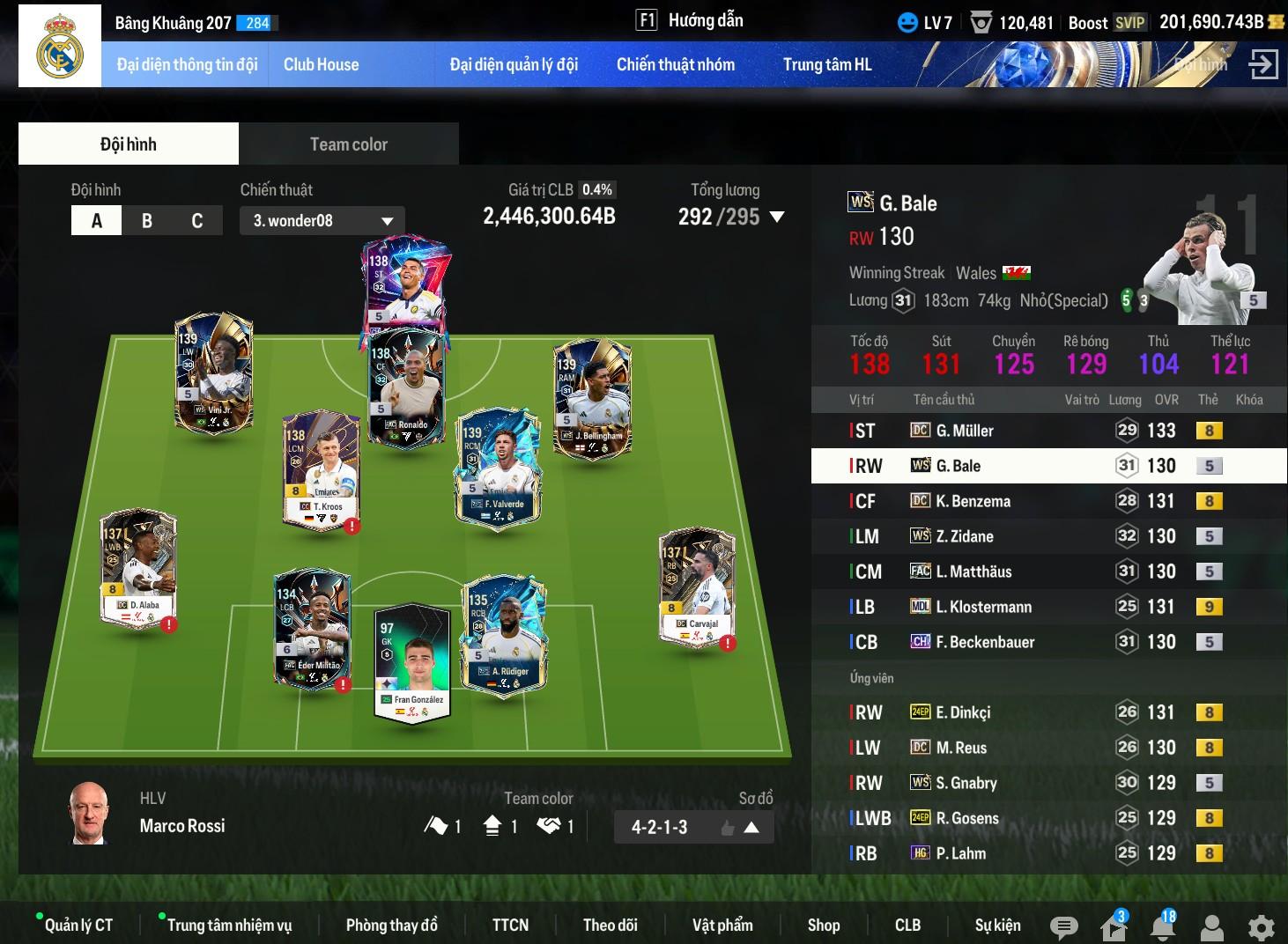1288x944 pixels.
Task: Open the Shop from bottom bar
Action: (x=824, y=925)
